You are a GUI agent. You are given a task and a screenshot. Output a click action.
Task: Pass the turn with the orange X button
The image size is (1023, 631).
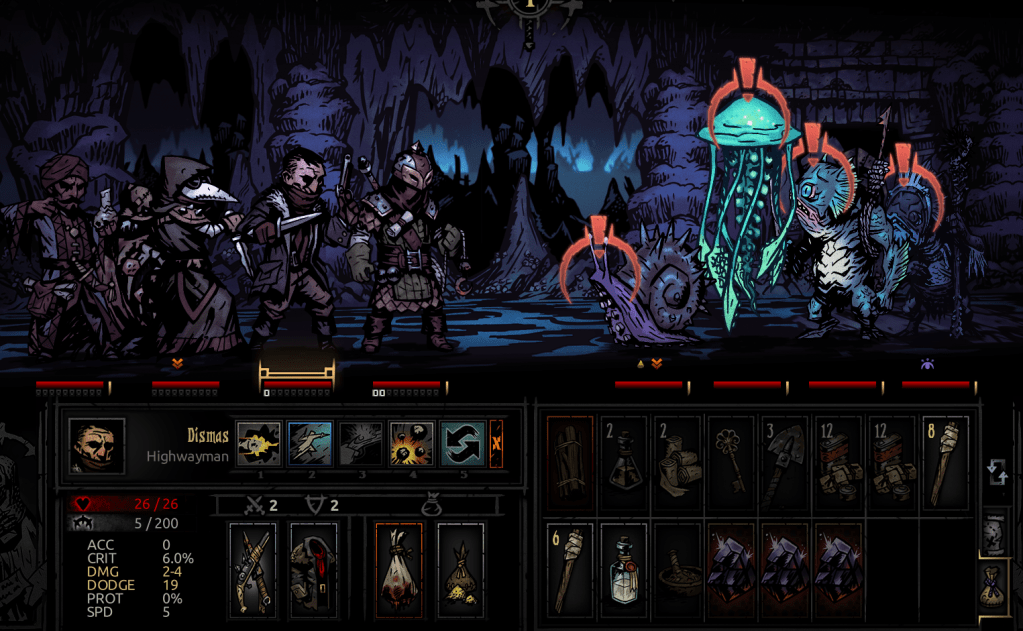(x=496, y=443)
